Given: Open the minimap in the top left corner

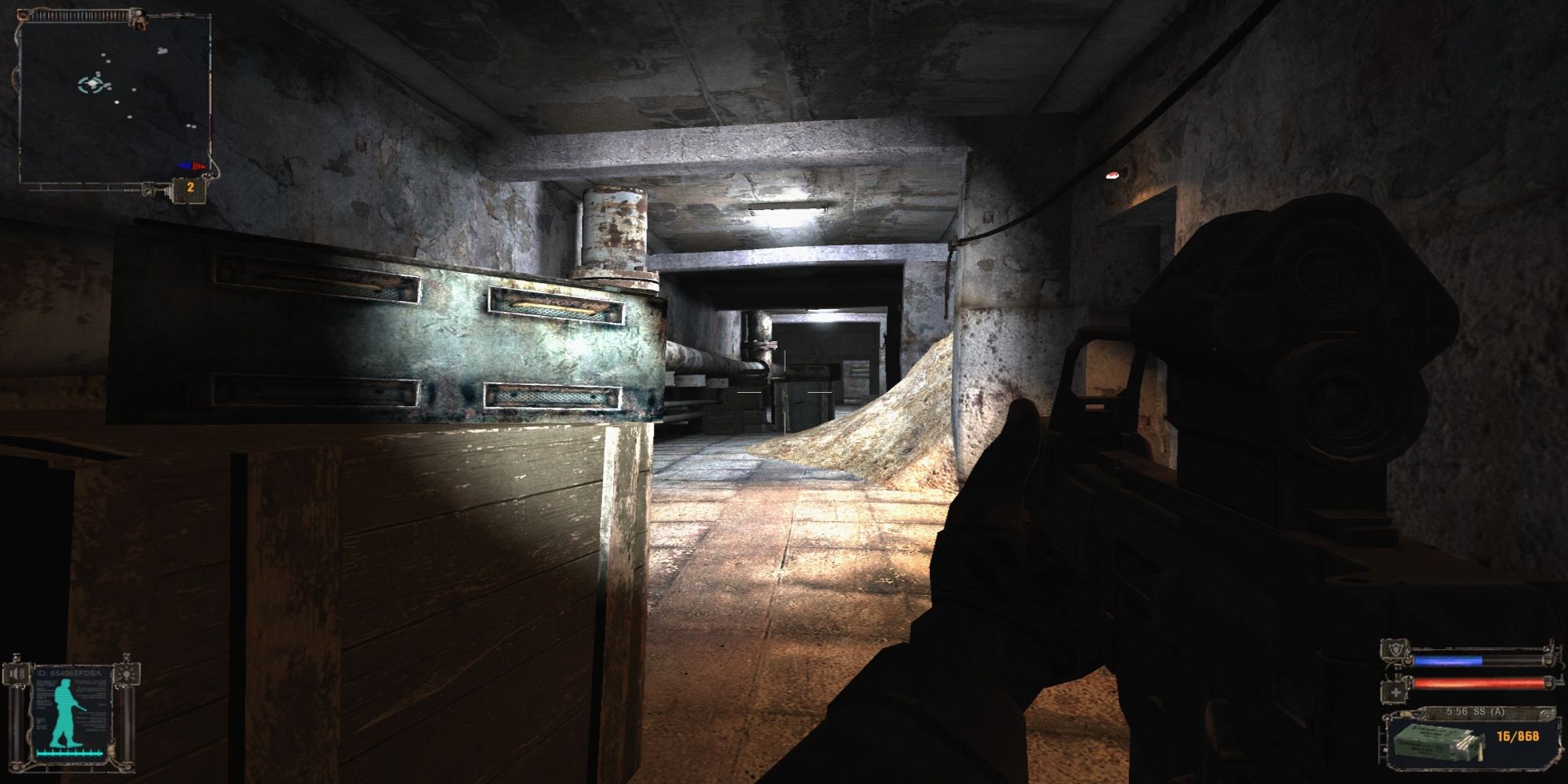Looking at the screenshot, I should (x=118, y=98).
